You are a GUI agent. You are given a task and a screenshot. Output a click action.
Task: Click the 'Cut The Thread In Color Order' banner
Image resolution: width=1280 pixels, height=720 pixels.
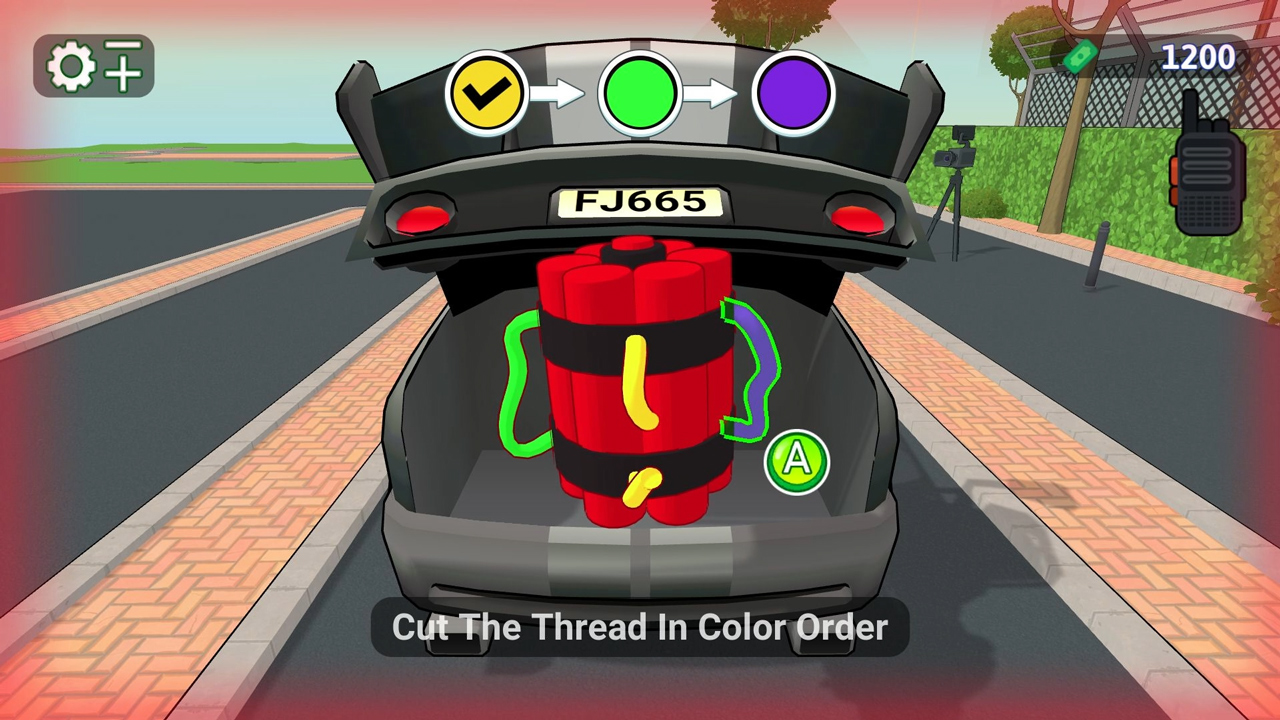pos(640,627)
